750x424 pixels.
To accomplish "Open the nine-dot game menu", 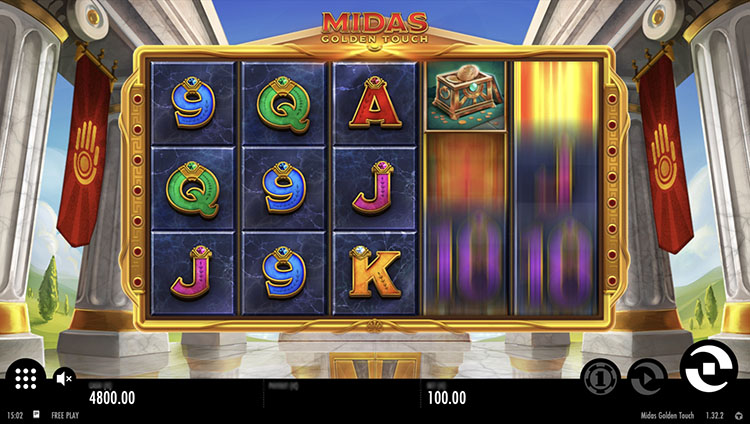I will tap(26, 378).
